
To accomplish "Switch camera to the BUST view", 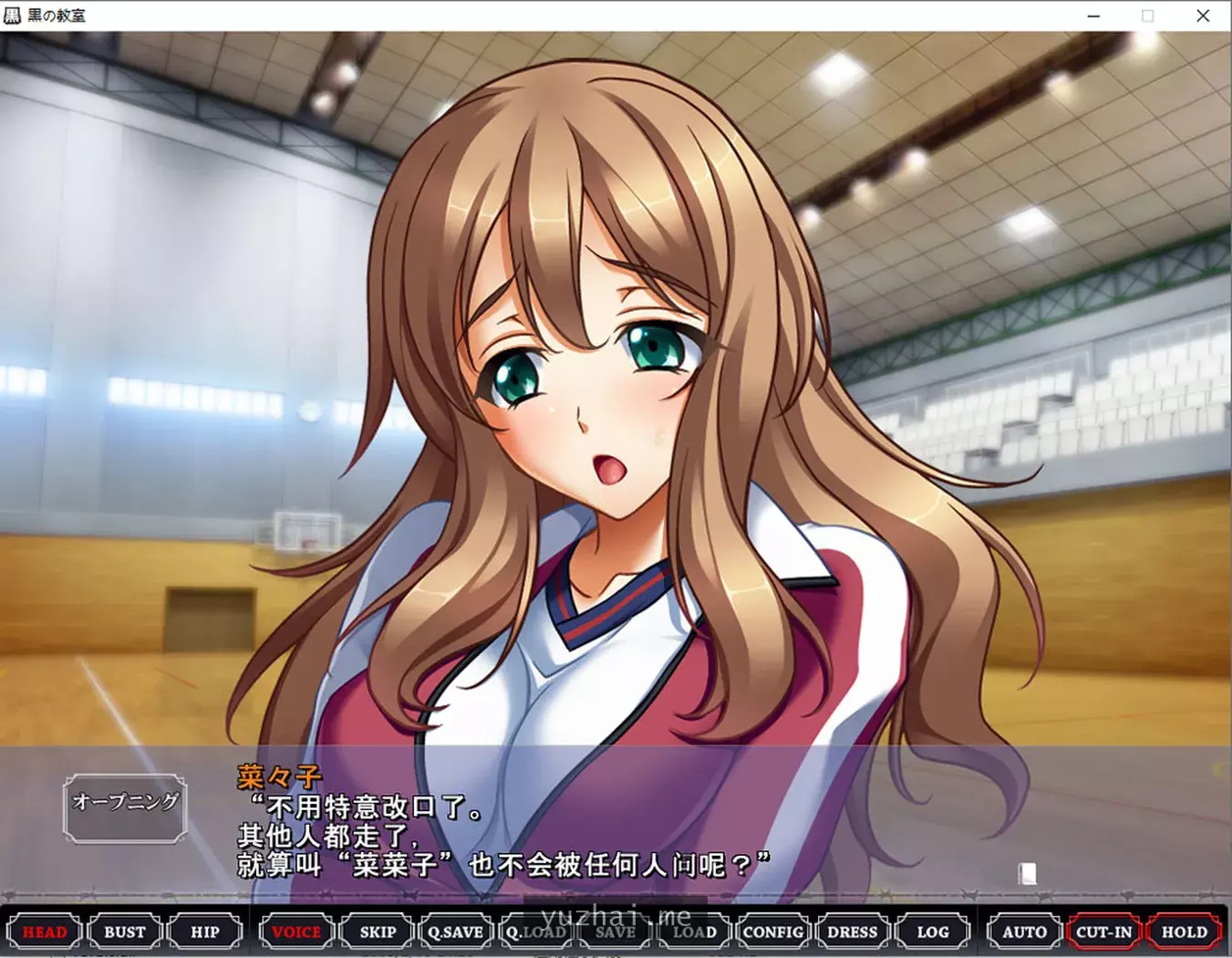I will click(125, 932).
